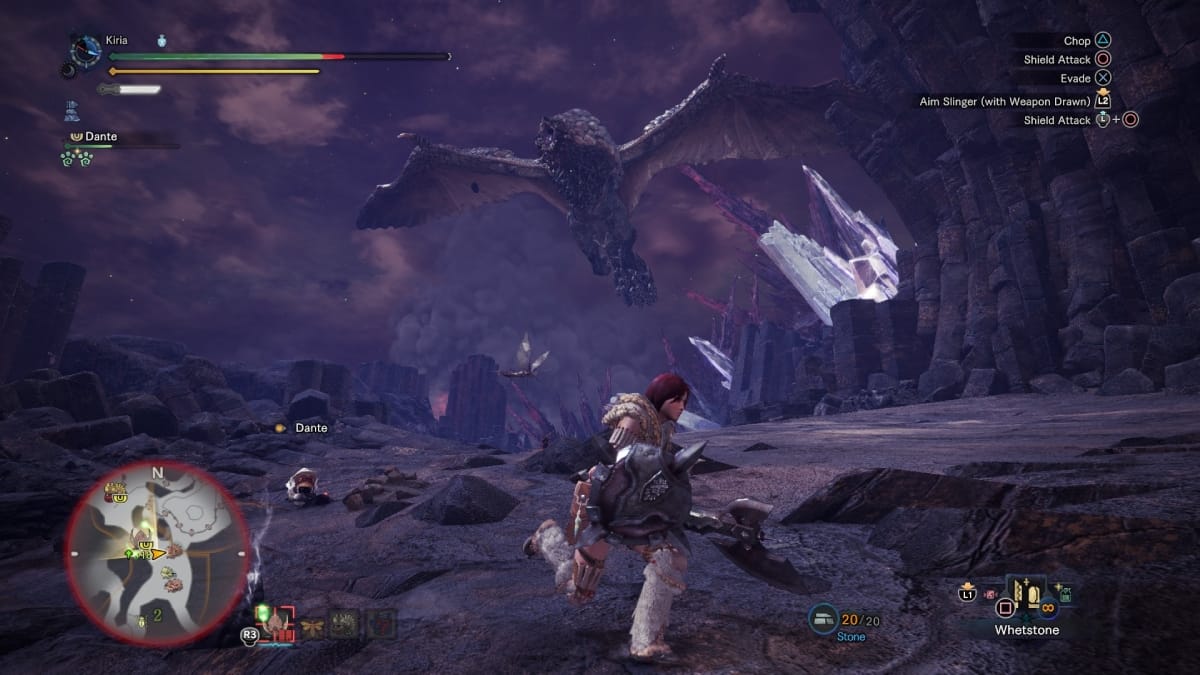Click the Palico paw gadget icons
The image size is (1200, 675).
[78, 158]
